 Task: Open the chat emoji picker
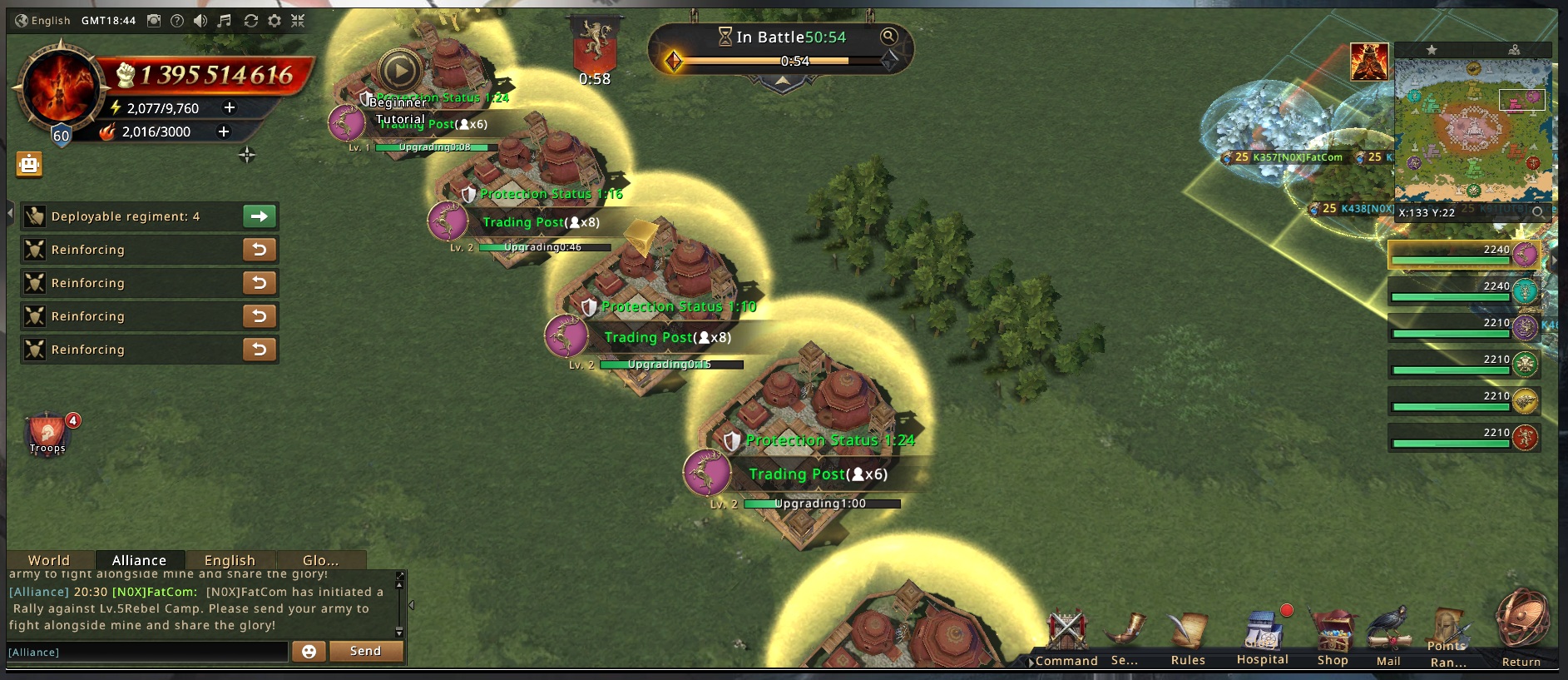(x=309, y=651)
